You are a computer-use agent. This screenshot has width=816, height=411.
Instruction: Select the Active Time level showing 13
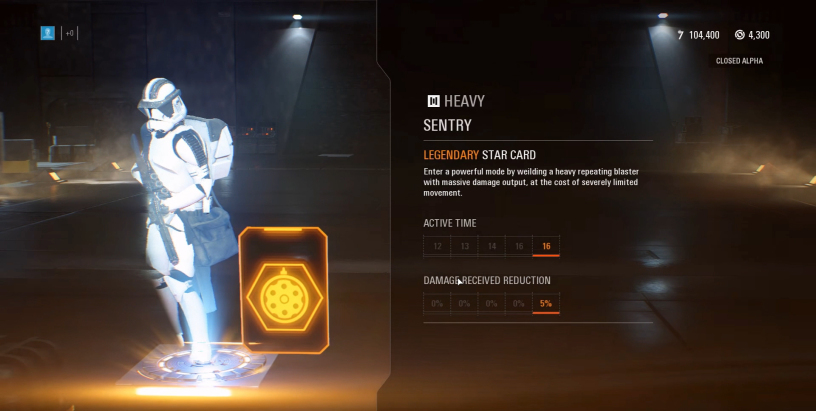pos(464,246)
